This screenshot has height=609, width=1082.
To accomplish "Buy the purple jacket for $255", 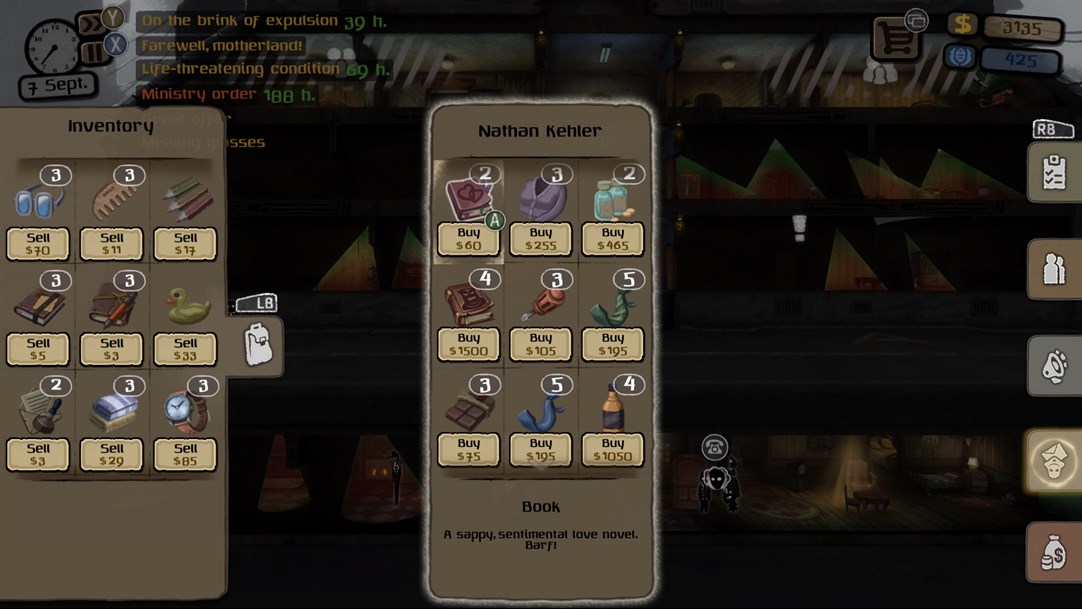I will point(541,239).
